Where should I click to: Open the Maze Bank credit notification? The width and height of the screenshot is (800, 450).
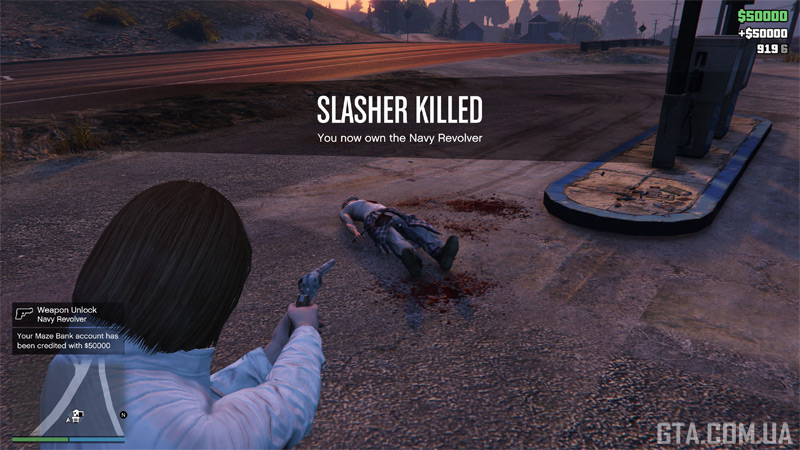(x=68, y=341)
